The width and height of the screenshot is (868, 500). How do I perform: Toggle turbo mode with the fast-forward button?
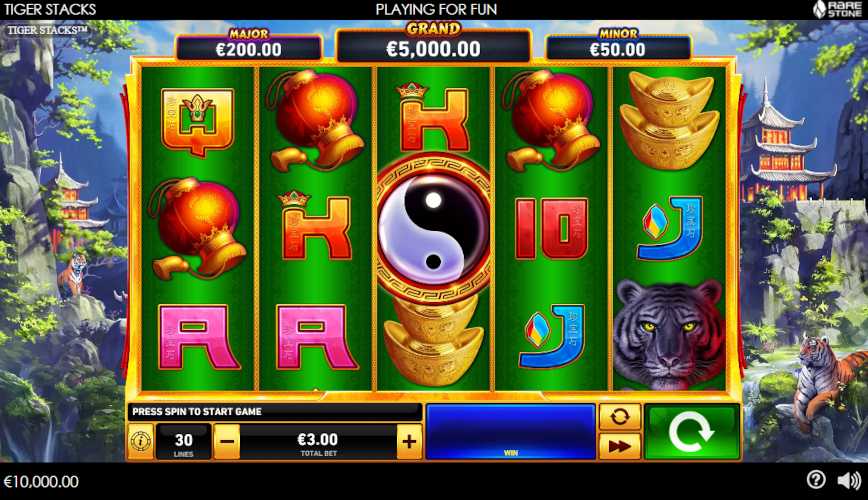pyautogui.click(x=619, y=446)
